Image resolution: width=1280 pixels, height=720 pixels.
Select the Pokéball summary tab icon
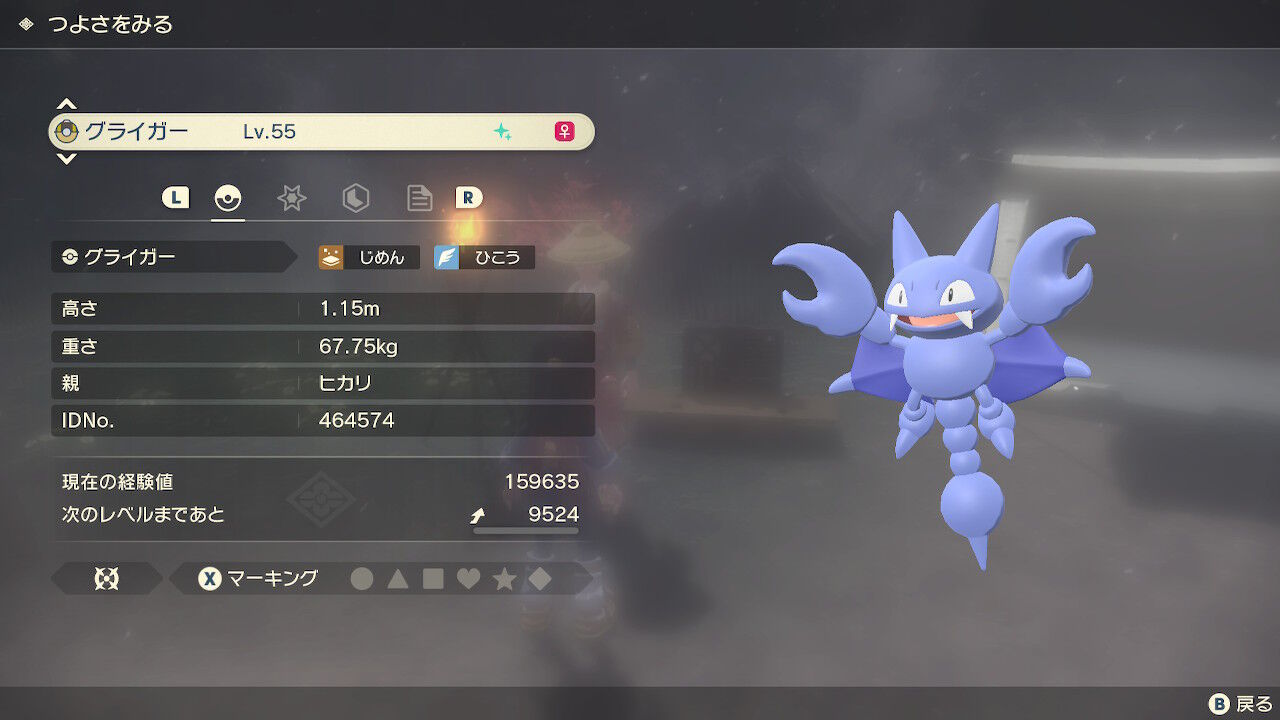click(x=228, y=198)
